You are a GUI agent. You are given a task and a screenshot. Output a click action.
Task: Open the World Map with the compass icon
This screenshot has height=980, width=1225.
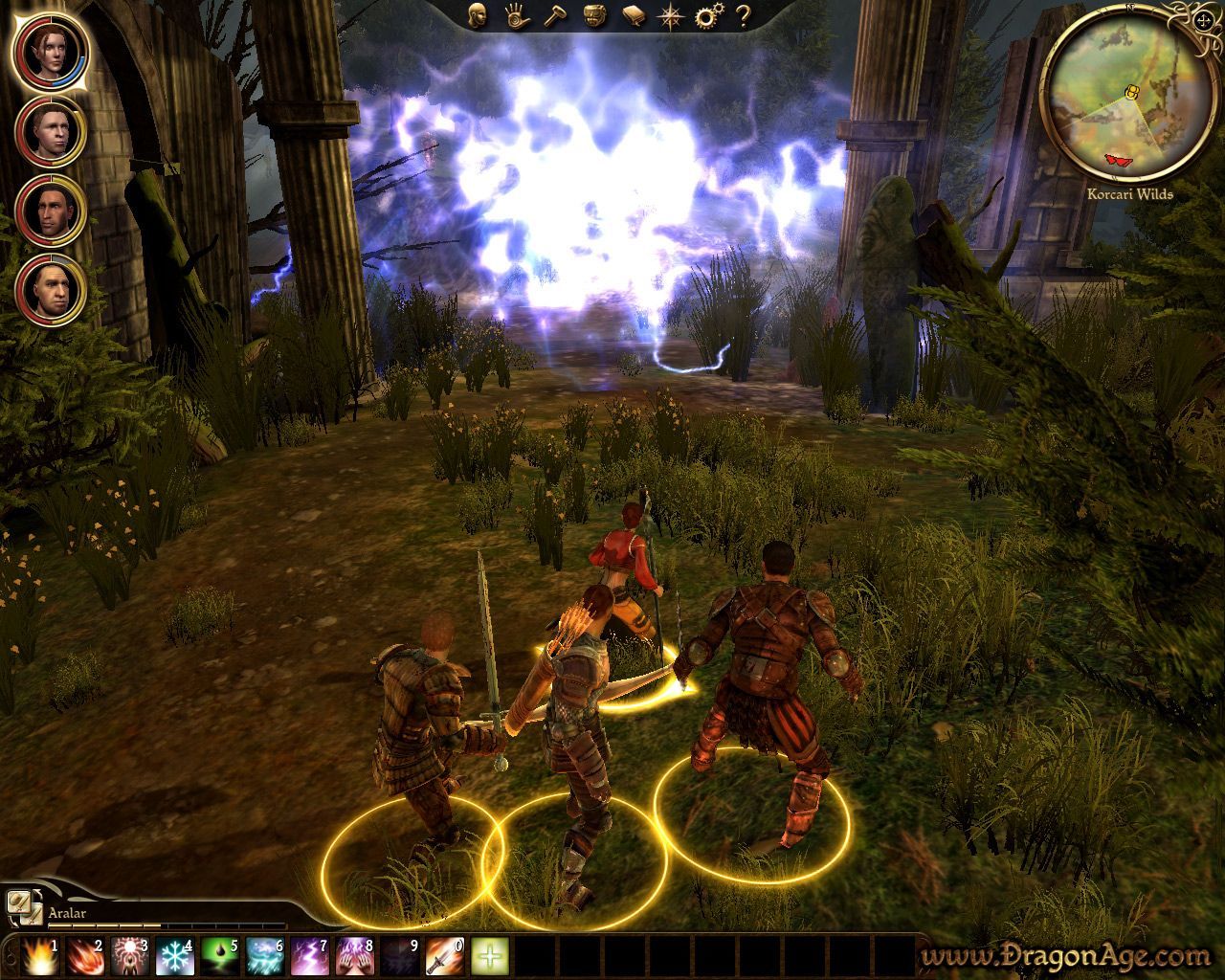click(670, 17)
